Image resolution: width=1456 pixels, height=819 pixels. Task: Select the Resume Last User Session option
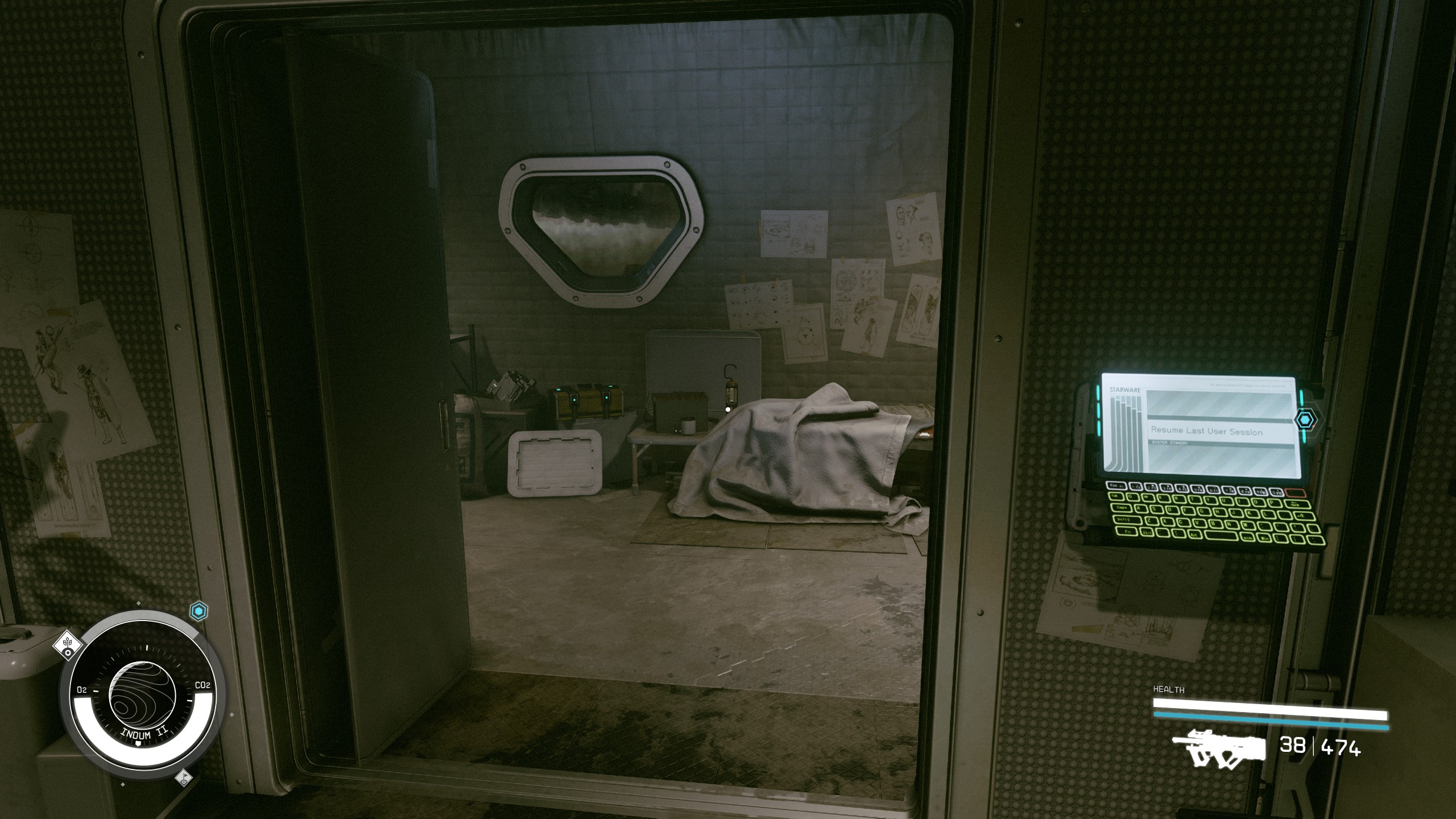tap(1206, 431)
